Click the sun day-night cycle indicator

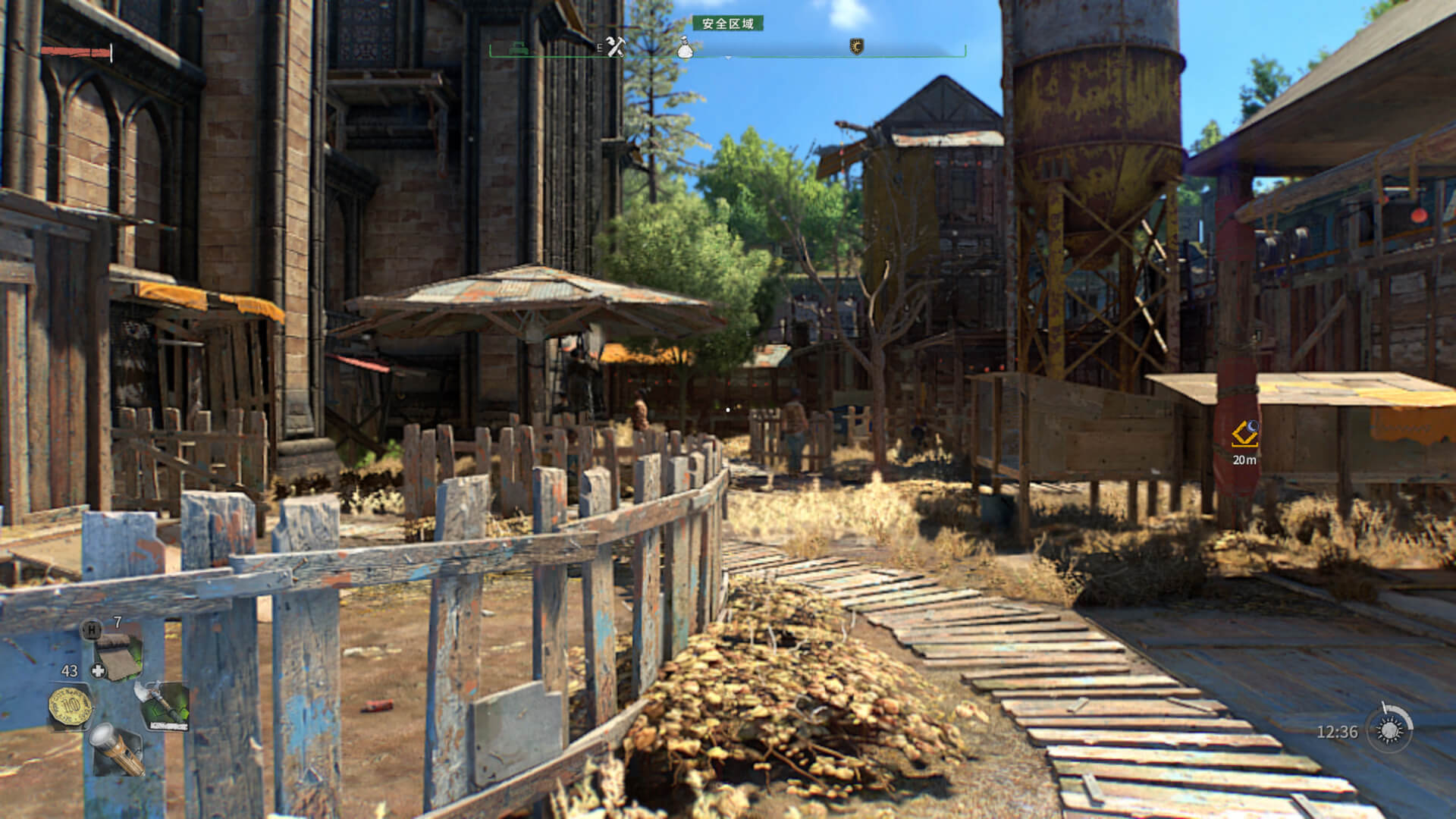point(1389,730)
